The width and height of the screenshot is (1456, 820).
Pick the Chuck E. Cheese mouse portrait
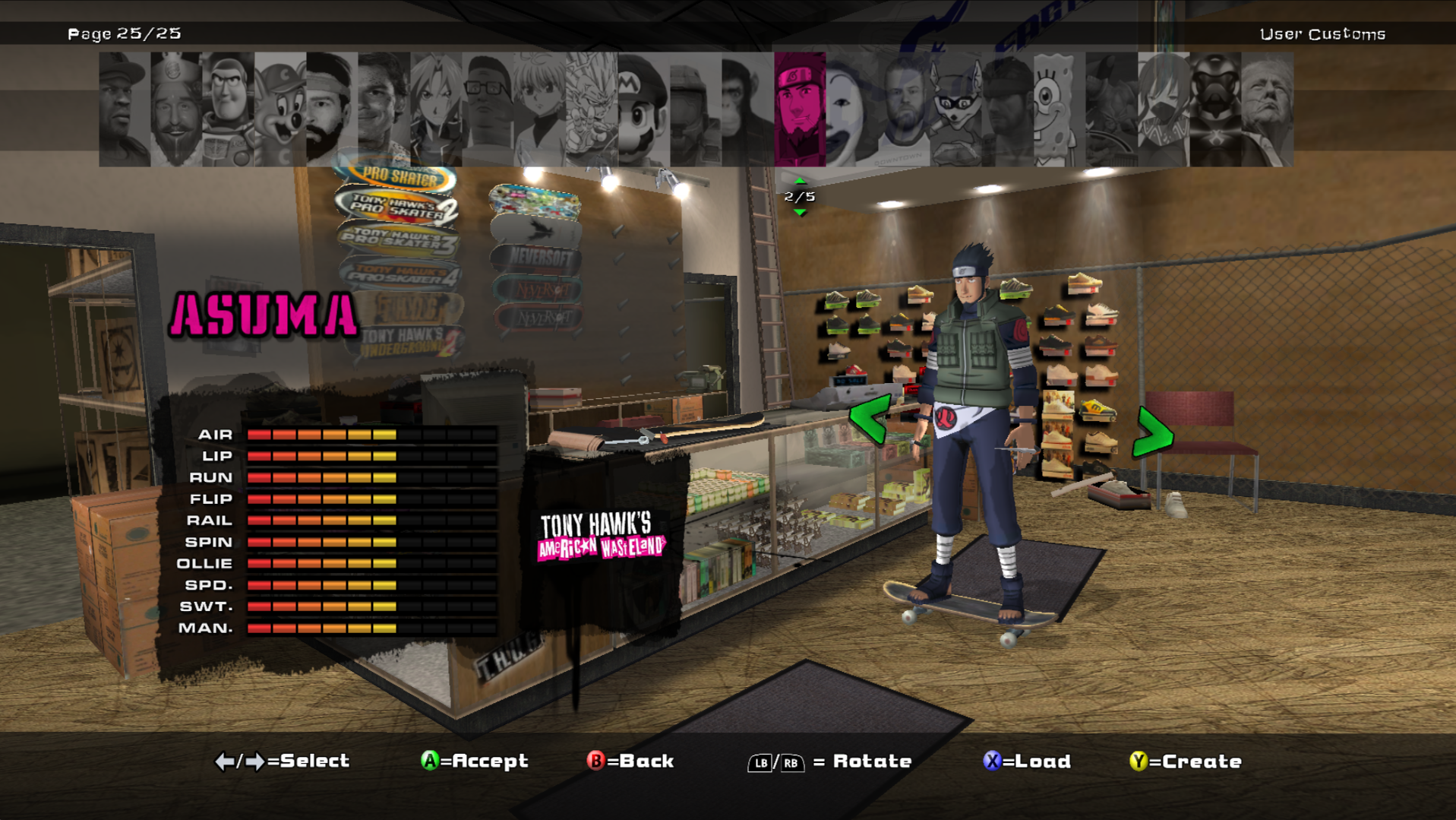[280, 109]
